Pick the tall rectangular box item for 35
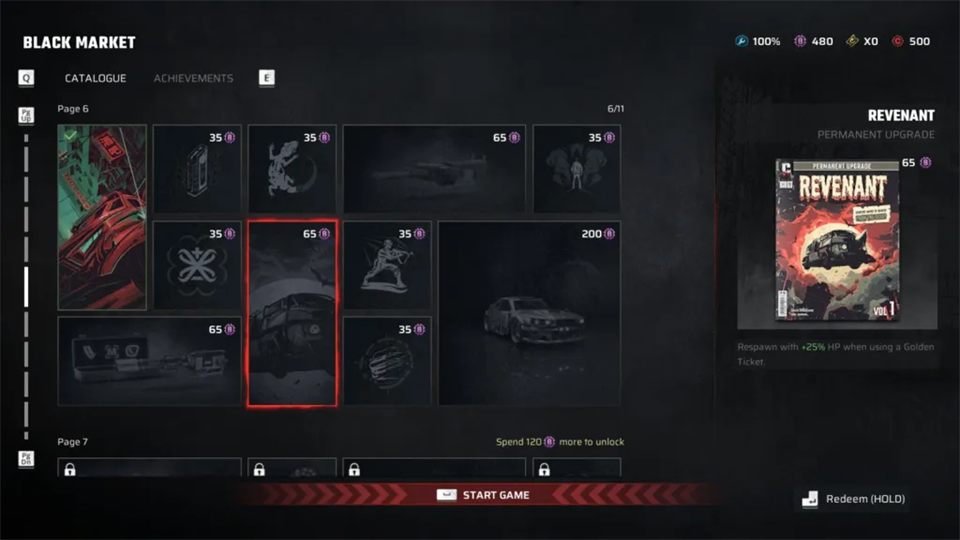This screenshot has width=960, height=540. (x=196, y=168)
